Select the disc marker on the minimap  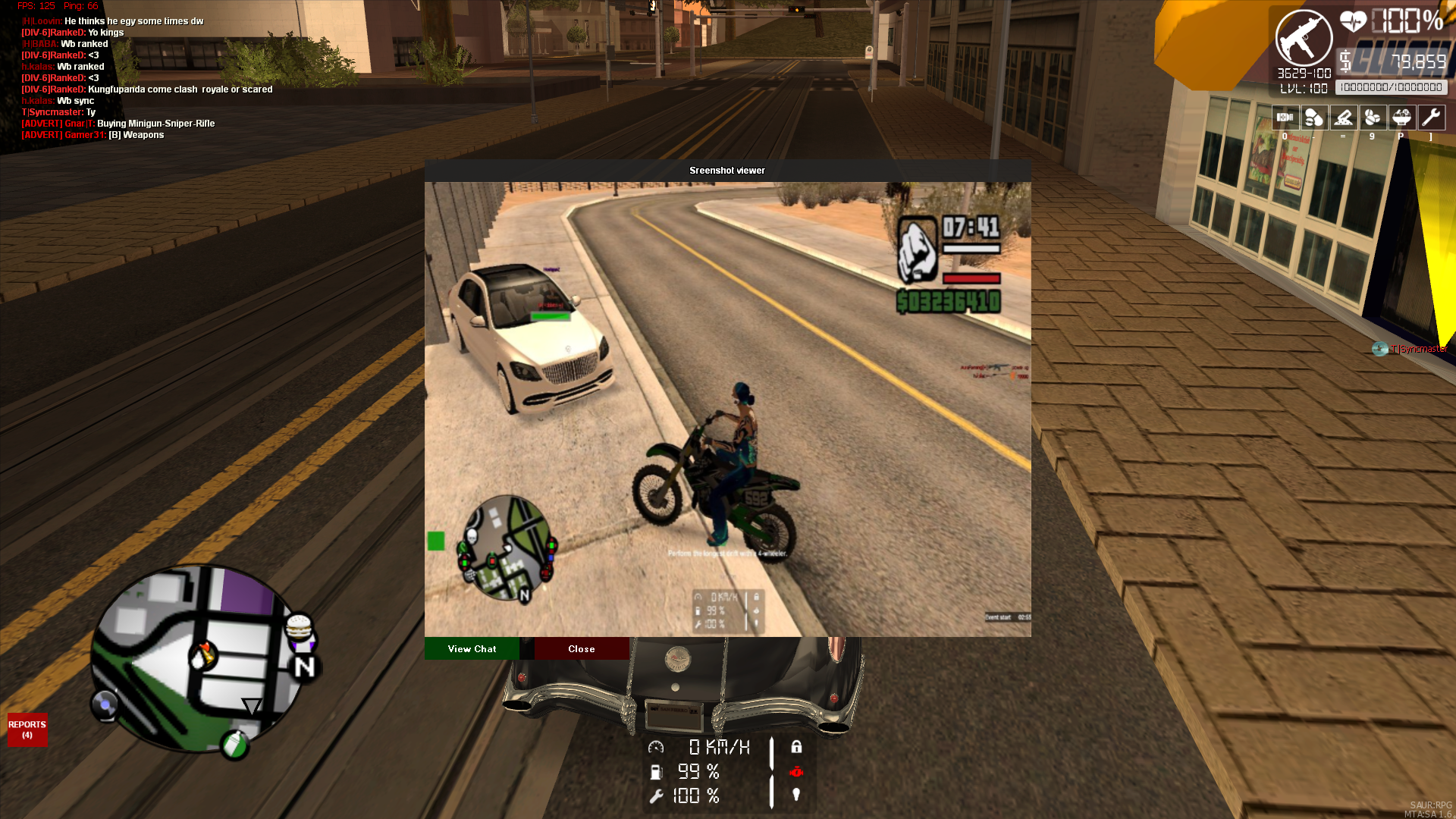[x=105, y=705]
